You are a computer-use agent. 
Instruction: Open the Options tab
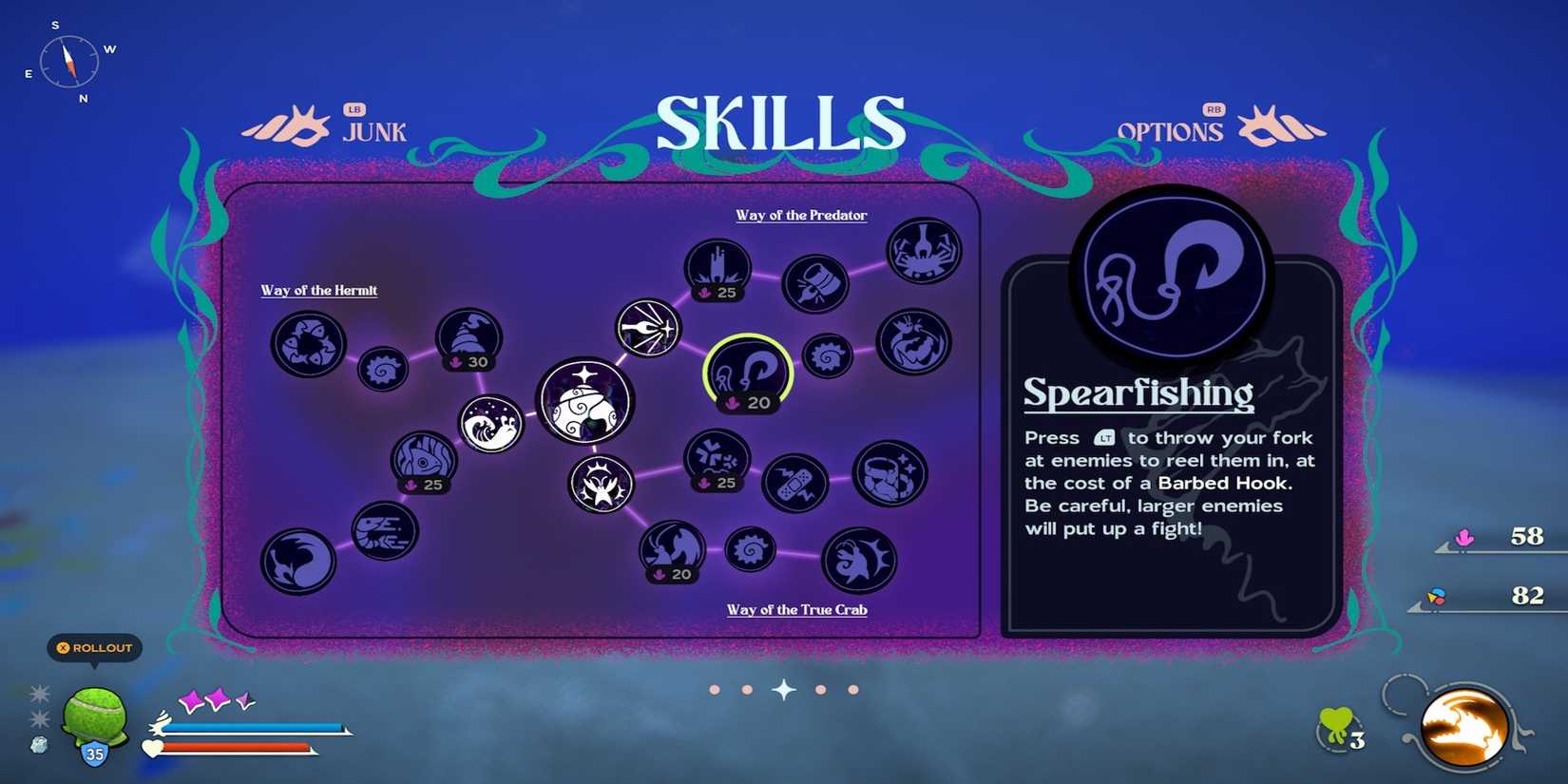click(x=1171, y=131)
